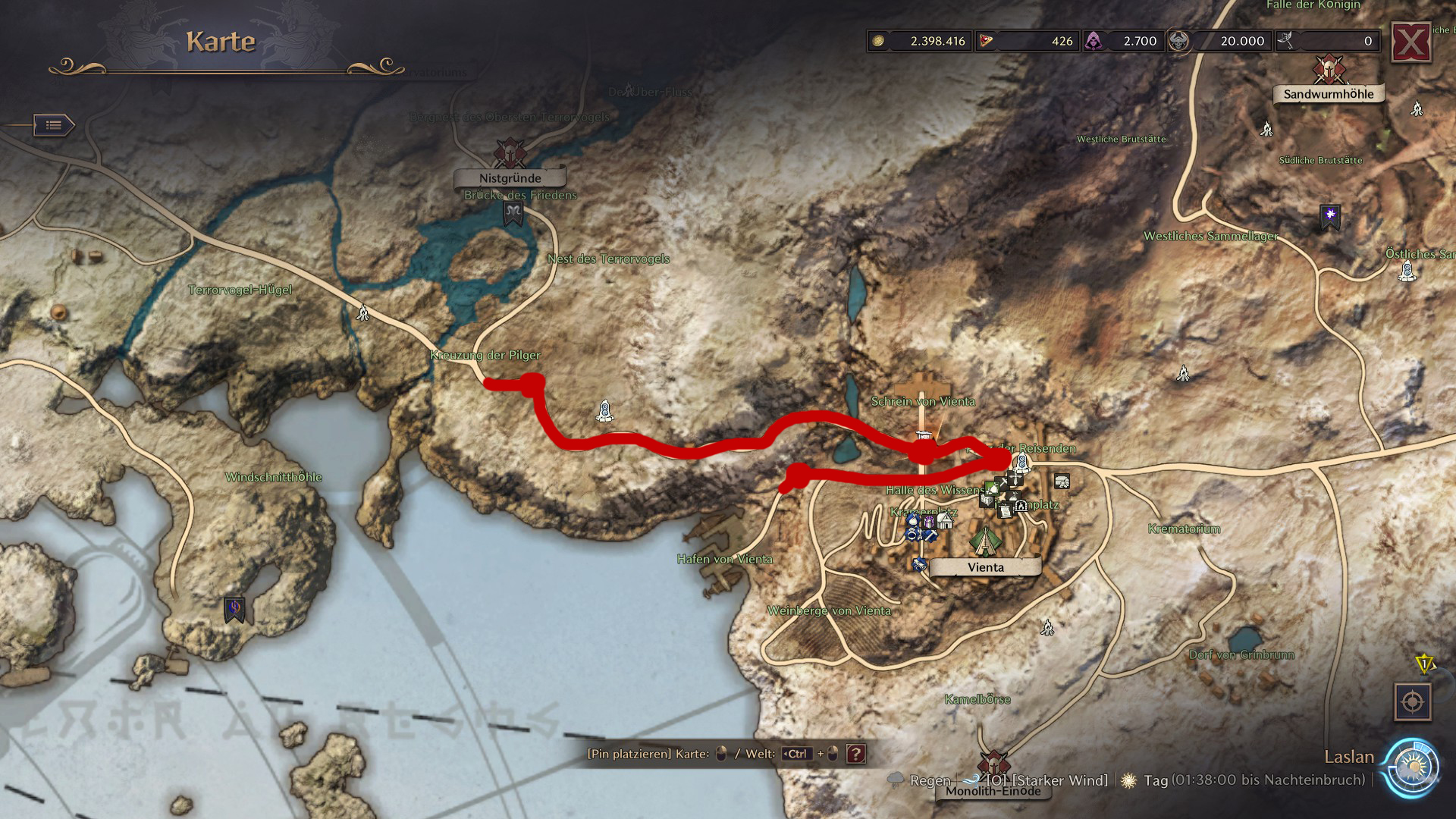Center map on player location
The height and width of the screenshot is (819, 1456).
(1412, 702)
